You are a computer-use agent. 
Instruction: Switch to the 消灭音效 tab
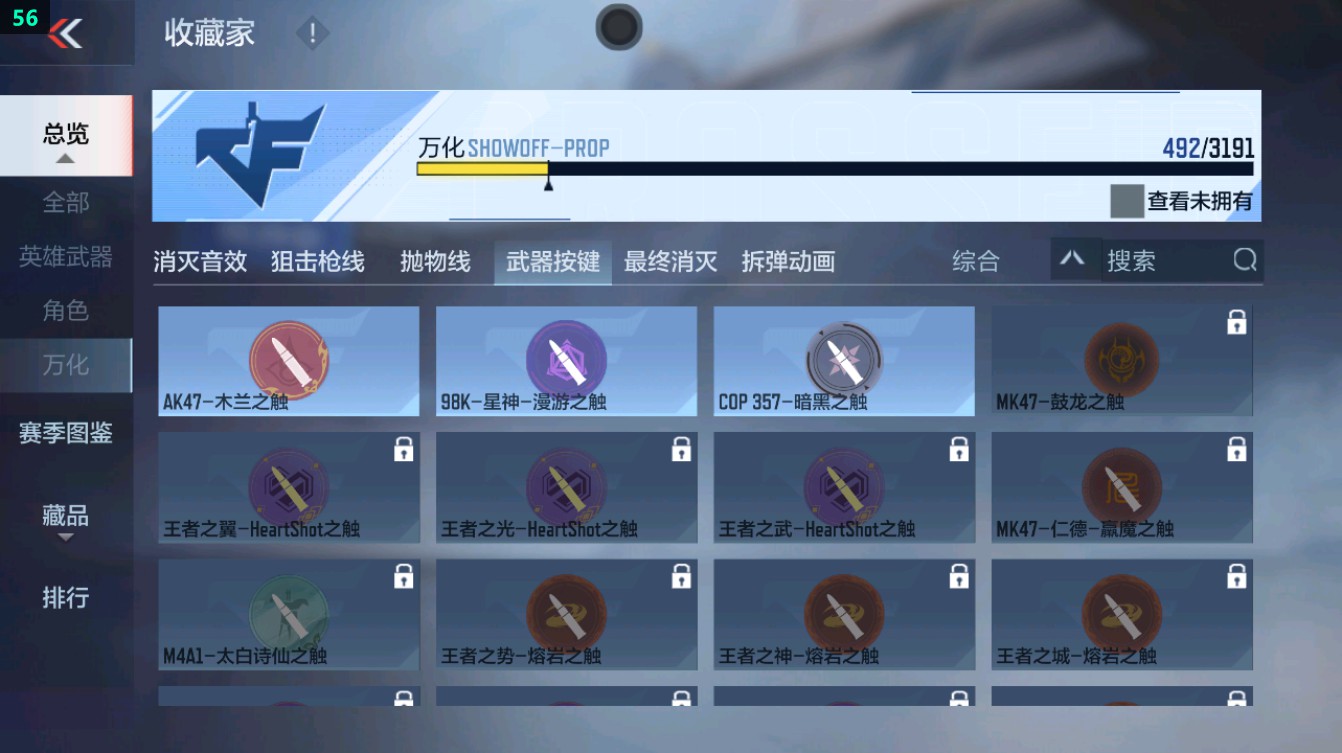click(x=200, y=261)
